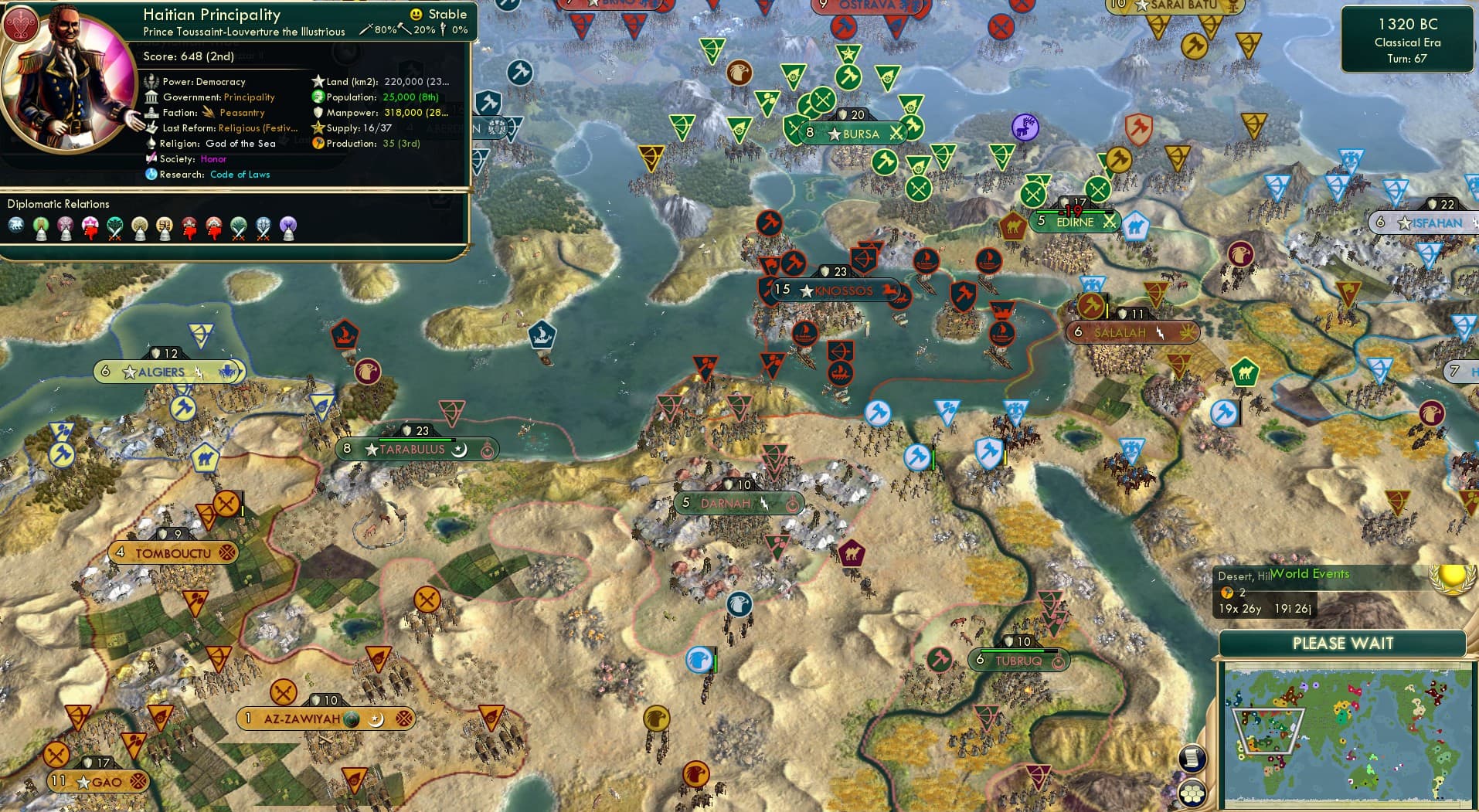Toggle the hexagon grid overlay

[1193, 794]
